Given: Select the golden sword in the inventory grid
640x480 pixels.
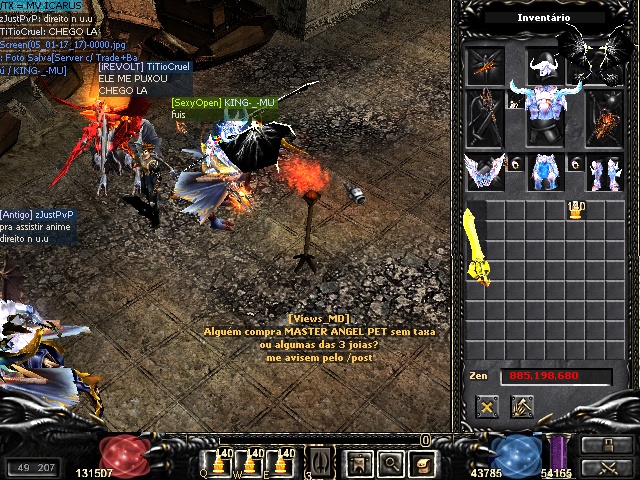Looking at the screenshot, I should (476, 246).
